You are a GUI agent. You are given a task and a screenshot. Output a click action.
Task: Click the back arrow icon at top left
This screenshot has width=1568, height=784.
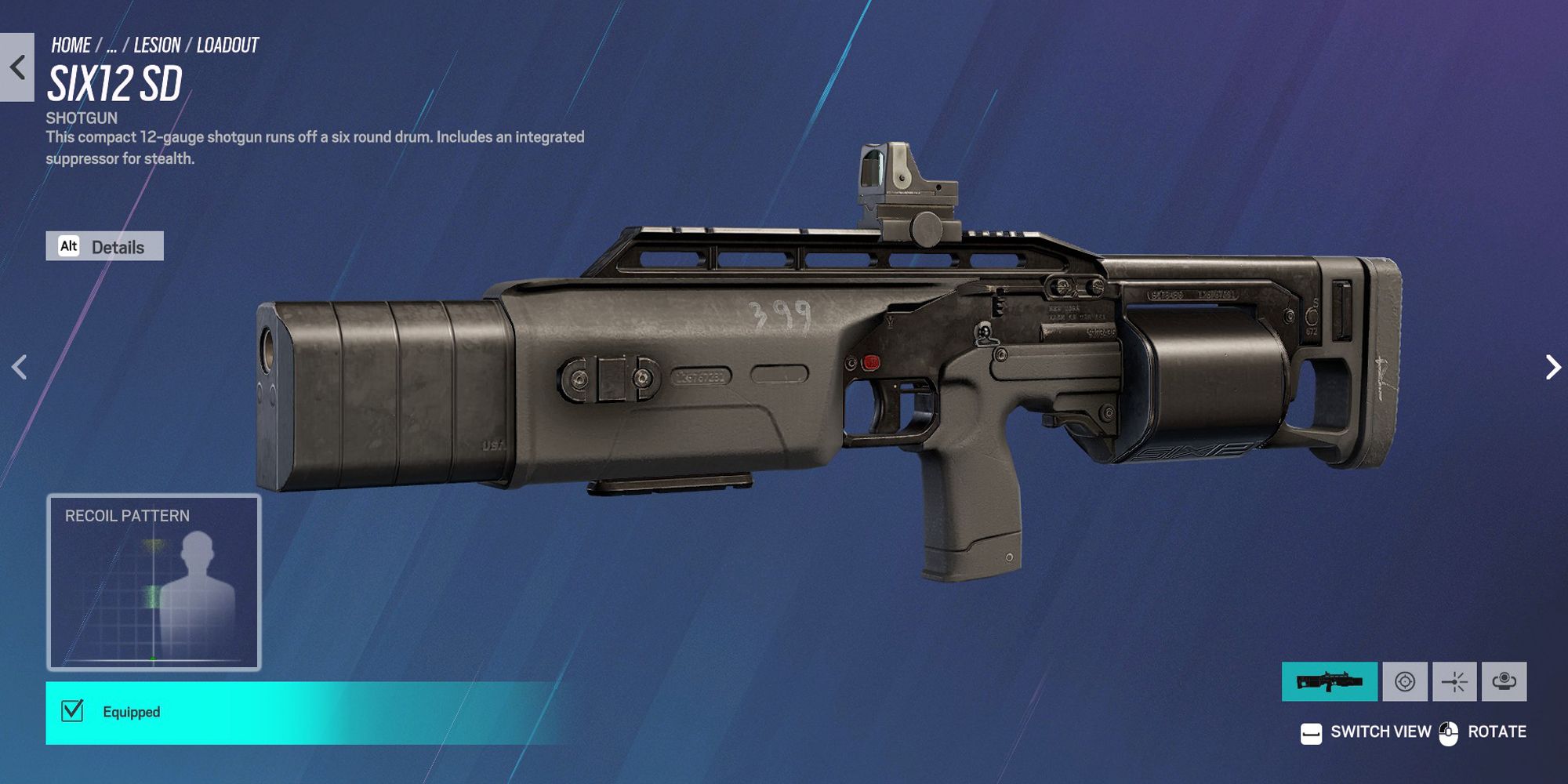tap(16, 67)
